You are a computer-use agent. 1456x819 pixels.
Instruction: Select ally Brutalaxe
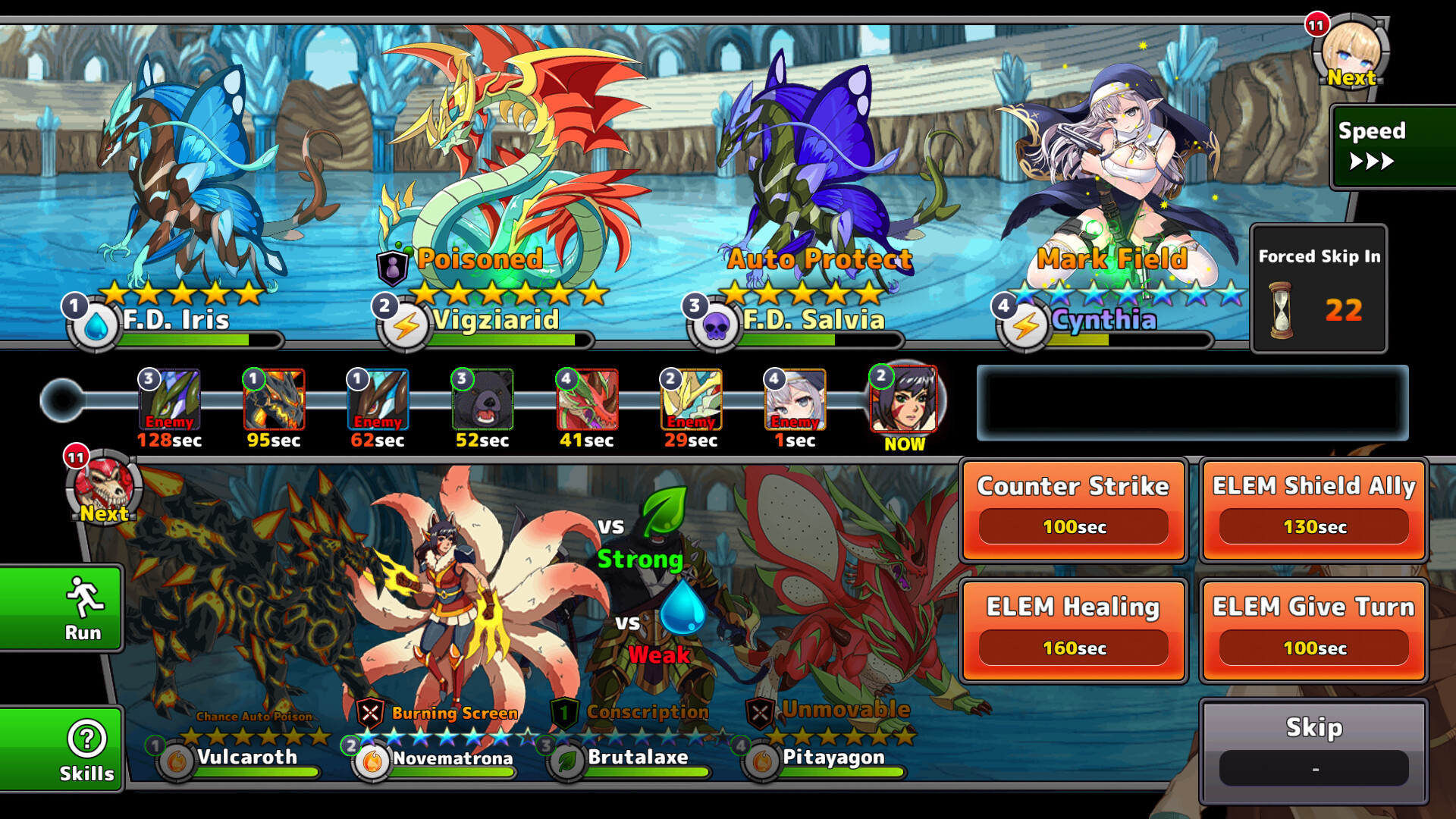pyautogui.click(x=652, y=622)
